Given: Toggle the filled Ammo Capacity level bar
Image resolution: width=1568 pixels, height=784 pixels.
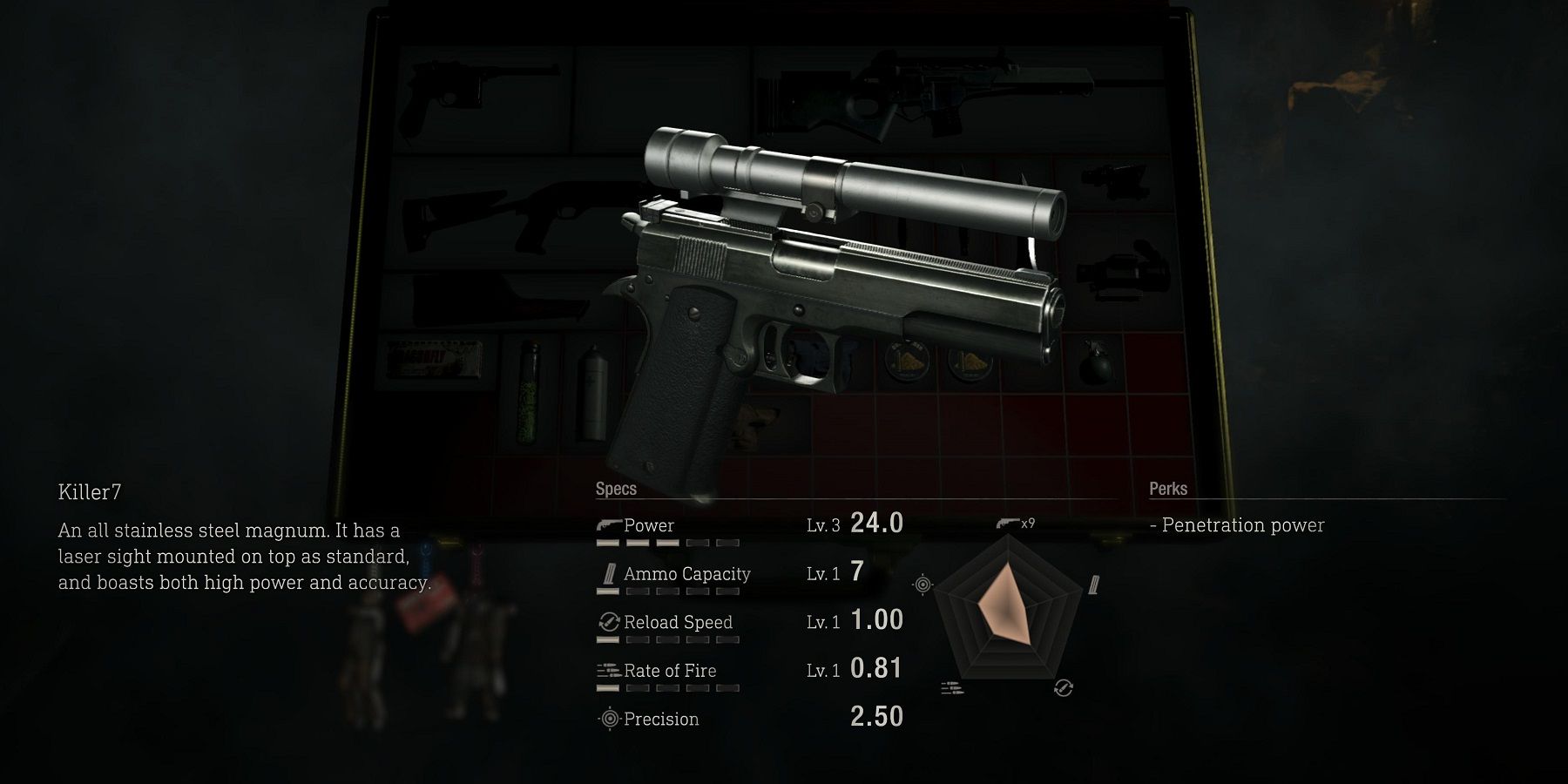Looking at the screenshot, I should pos(608,591).
